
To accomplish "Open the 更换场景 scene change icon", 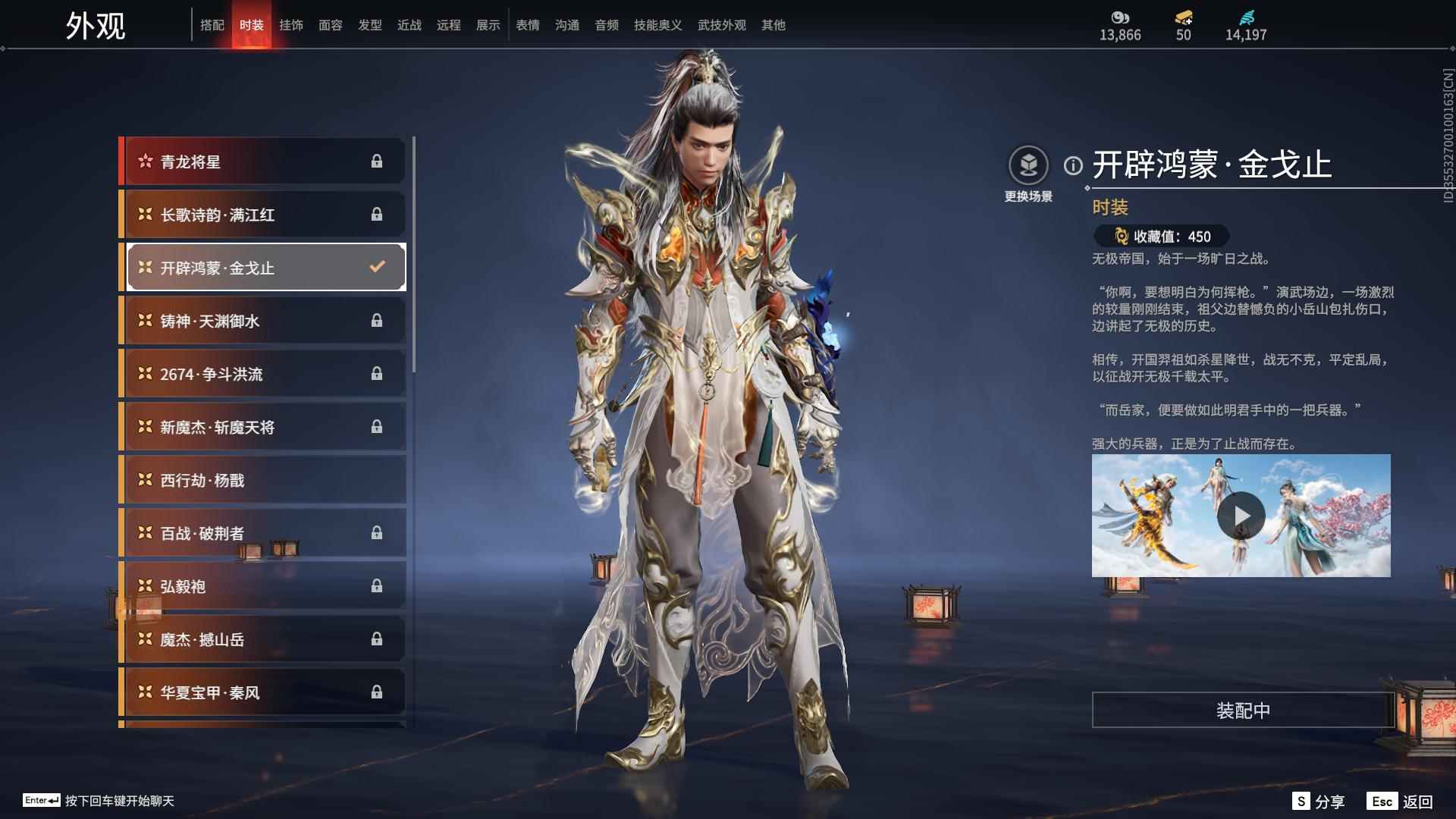I will (x=1029, y=163).
